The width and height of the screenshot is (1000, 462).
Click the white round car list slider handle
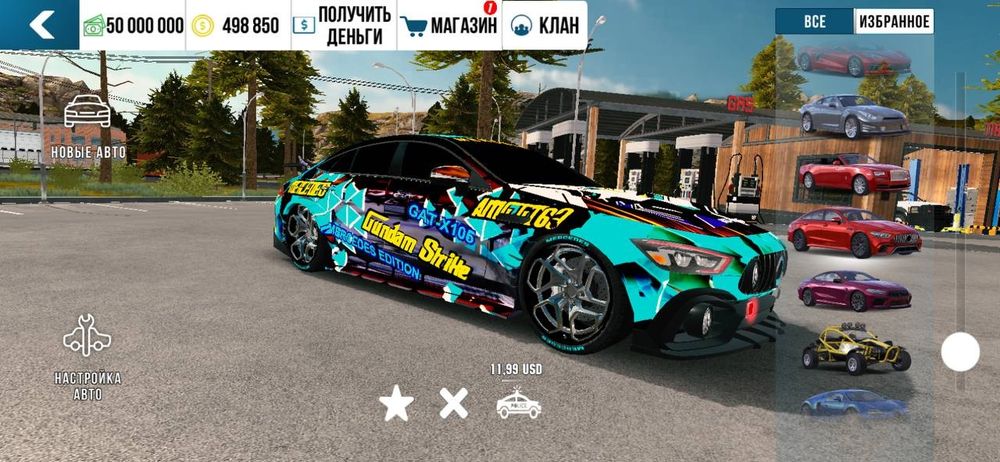960,351
